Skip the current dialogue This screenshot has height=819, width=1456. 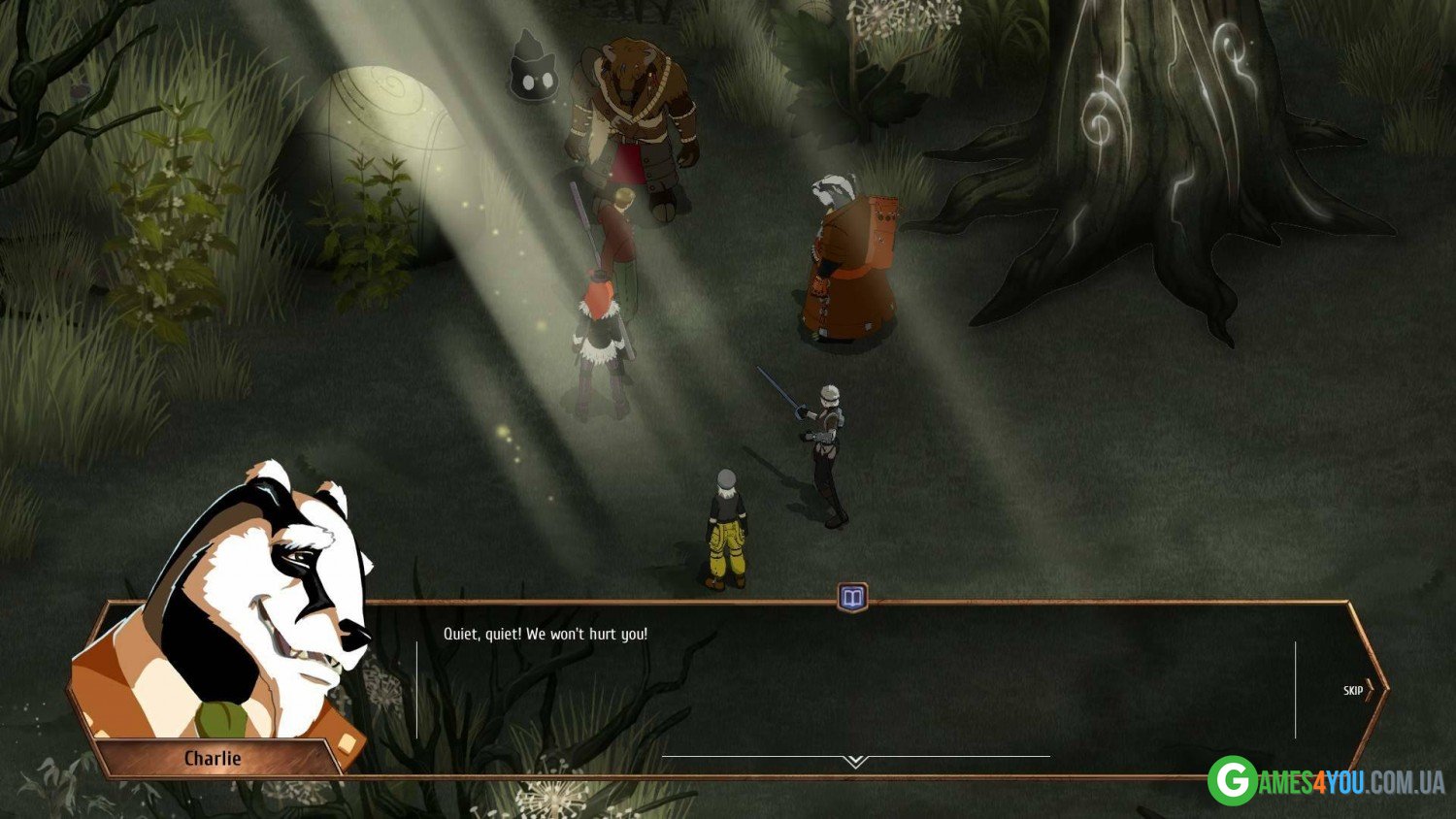point(1357,690)
